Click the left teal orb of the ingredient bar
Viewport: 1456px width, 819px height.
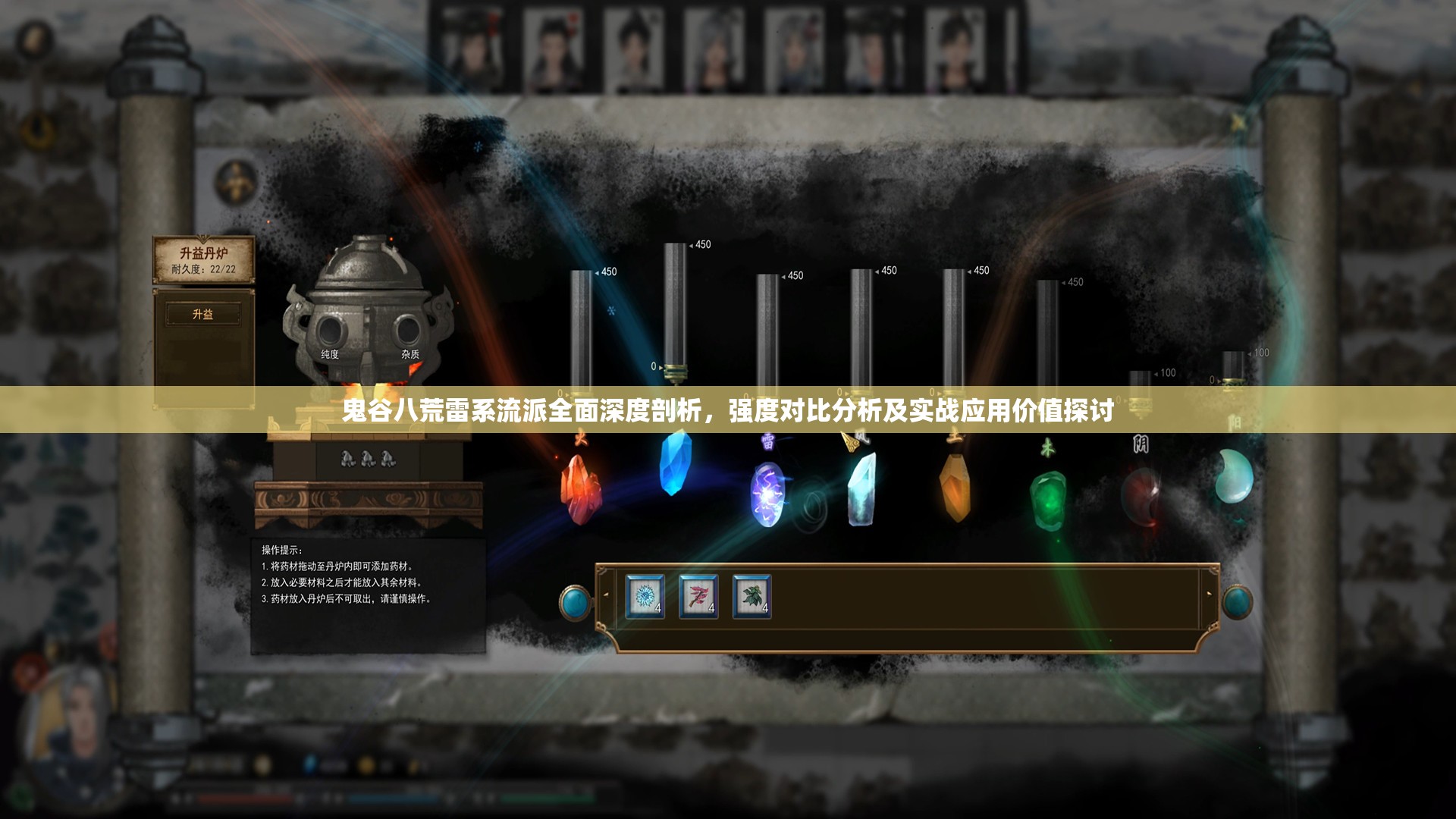[575, 603]
